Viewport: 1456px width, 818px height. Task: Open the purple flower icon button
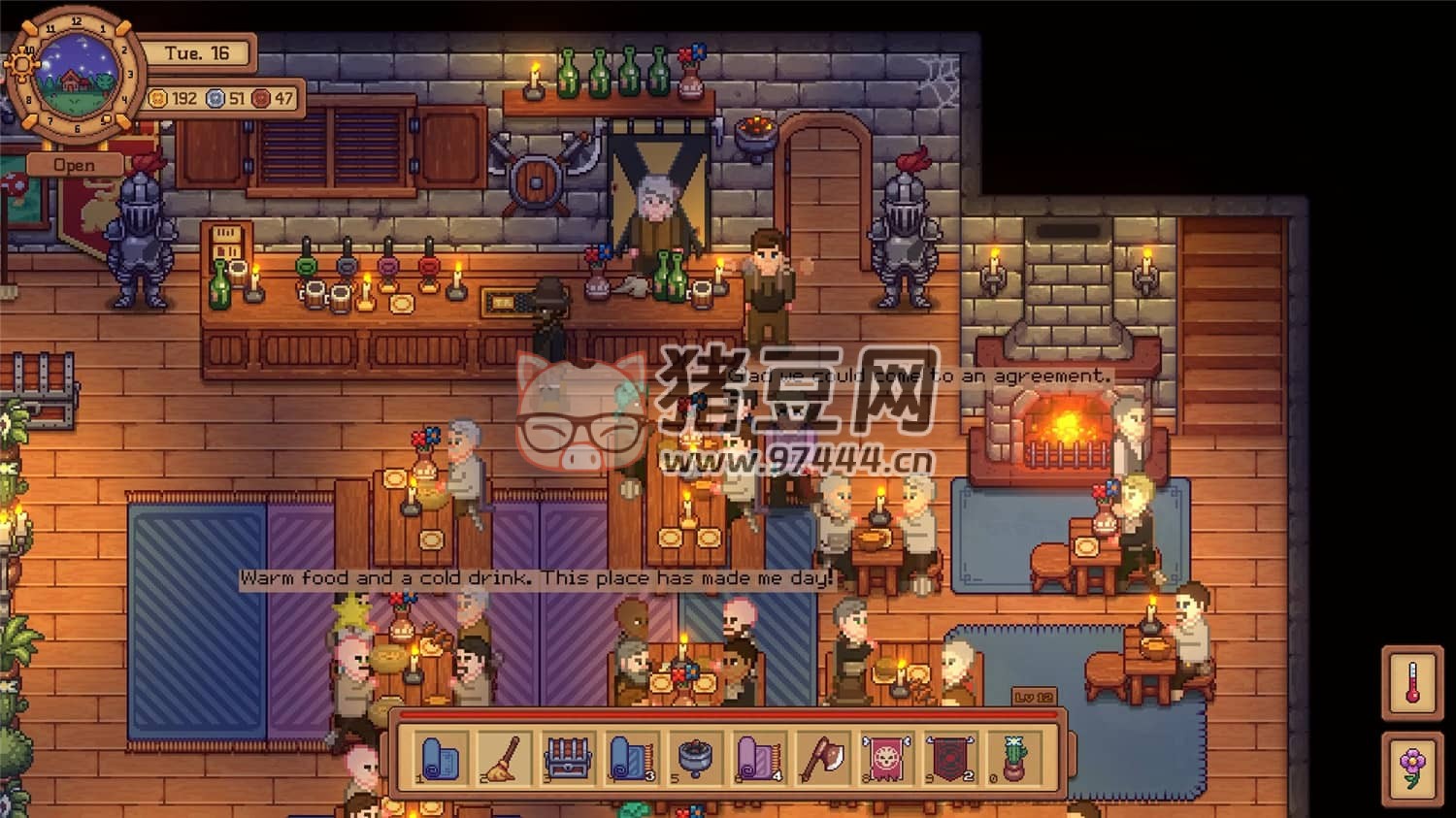1412,767
